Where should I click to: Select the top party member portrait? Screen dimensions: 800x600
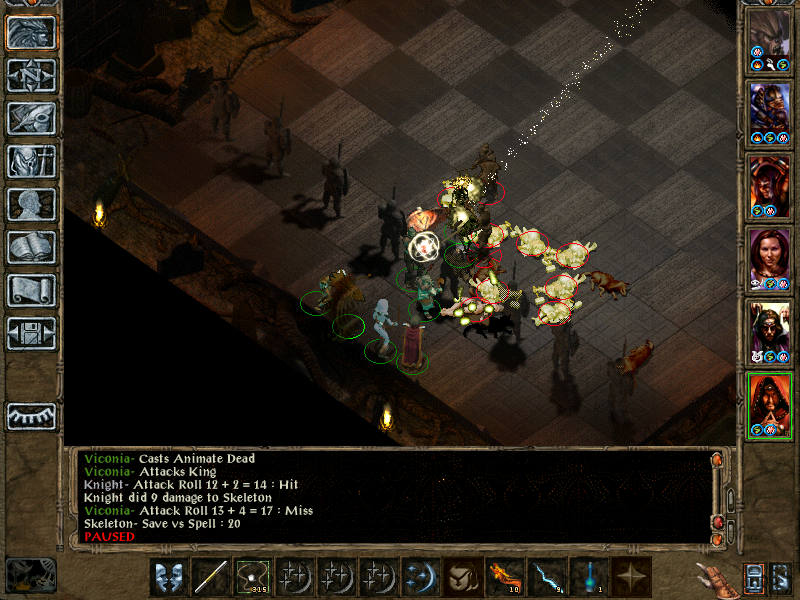[770, 41]
